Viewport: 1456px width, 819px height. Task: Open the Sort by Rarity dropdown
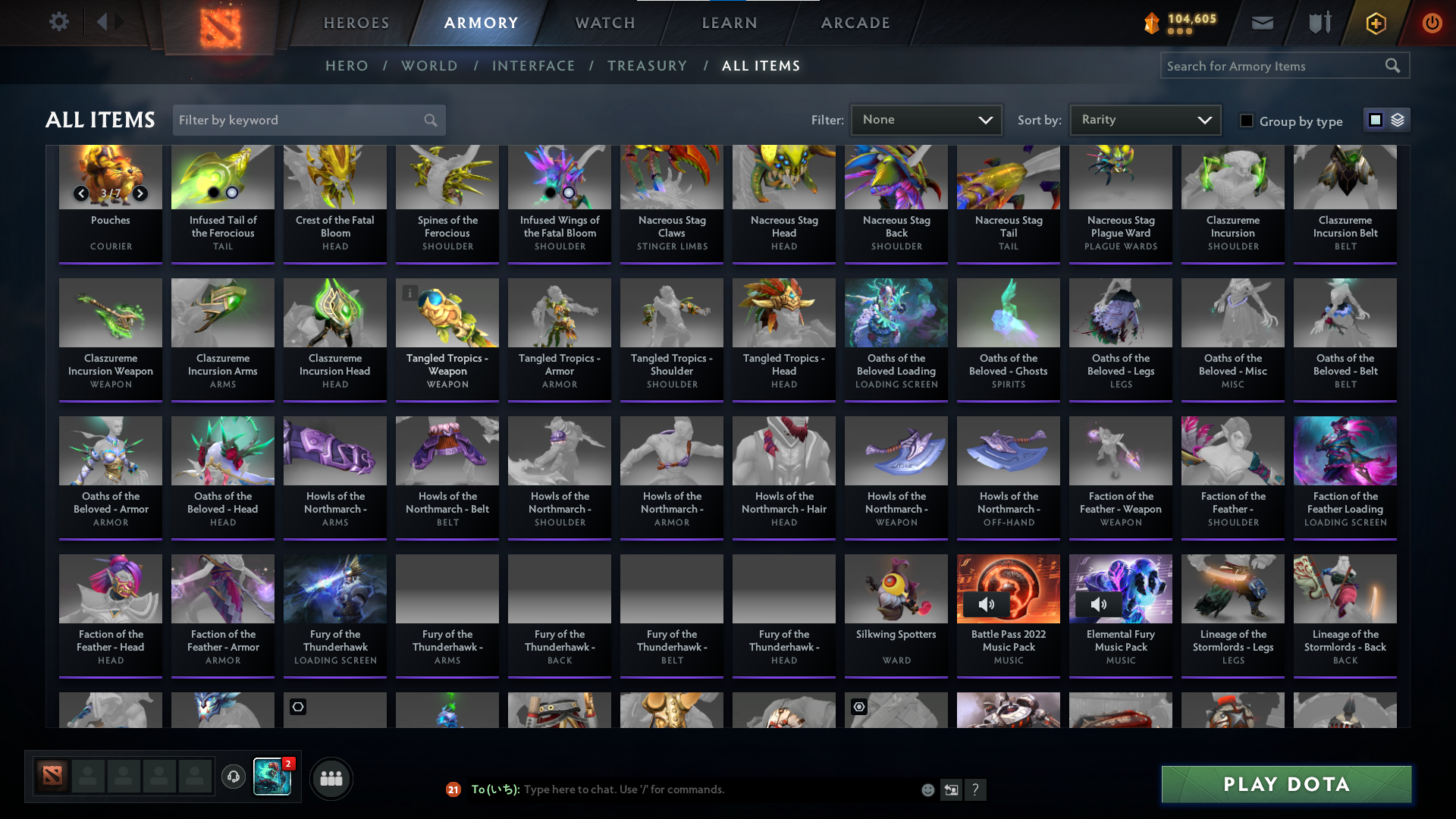[x=1144, y=119]
